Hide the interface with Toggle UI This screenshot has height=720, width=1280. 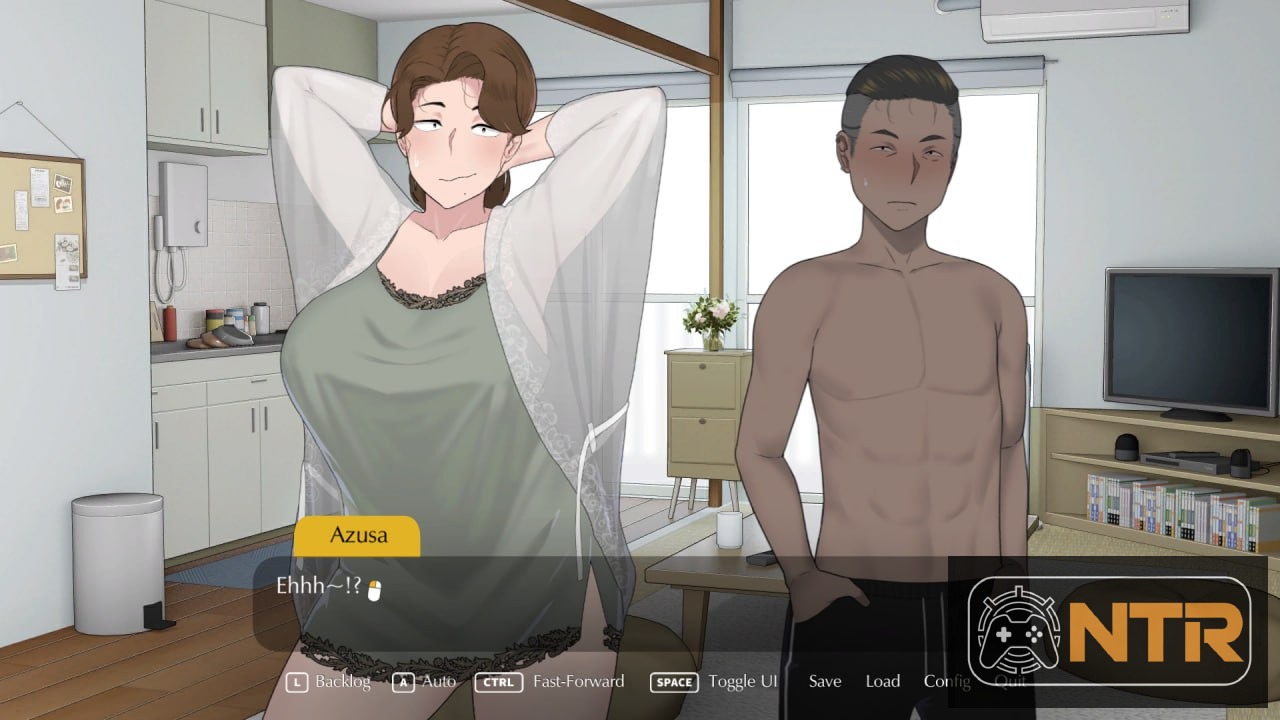[742, 682]
